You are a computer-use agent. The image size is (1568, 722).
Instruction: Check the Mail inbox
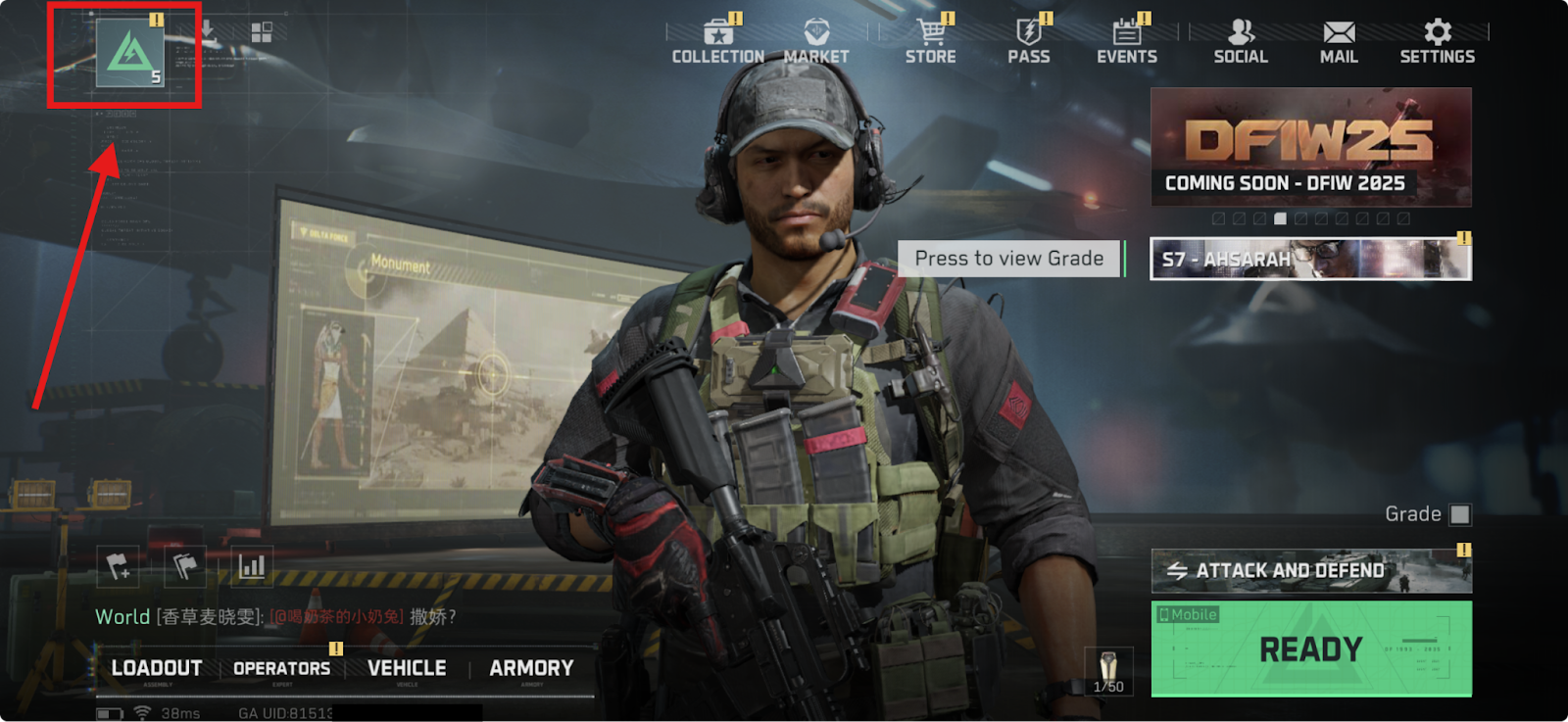1339,42
